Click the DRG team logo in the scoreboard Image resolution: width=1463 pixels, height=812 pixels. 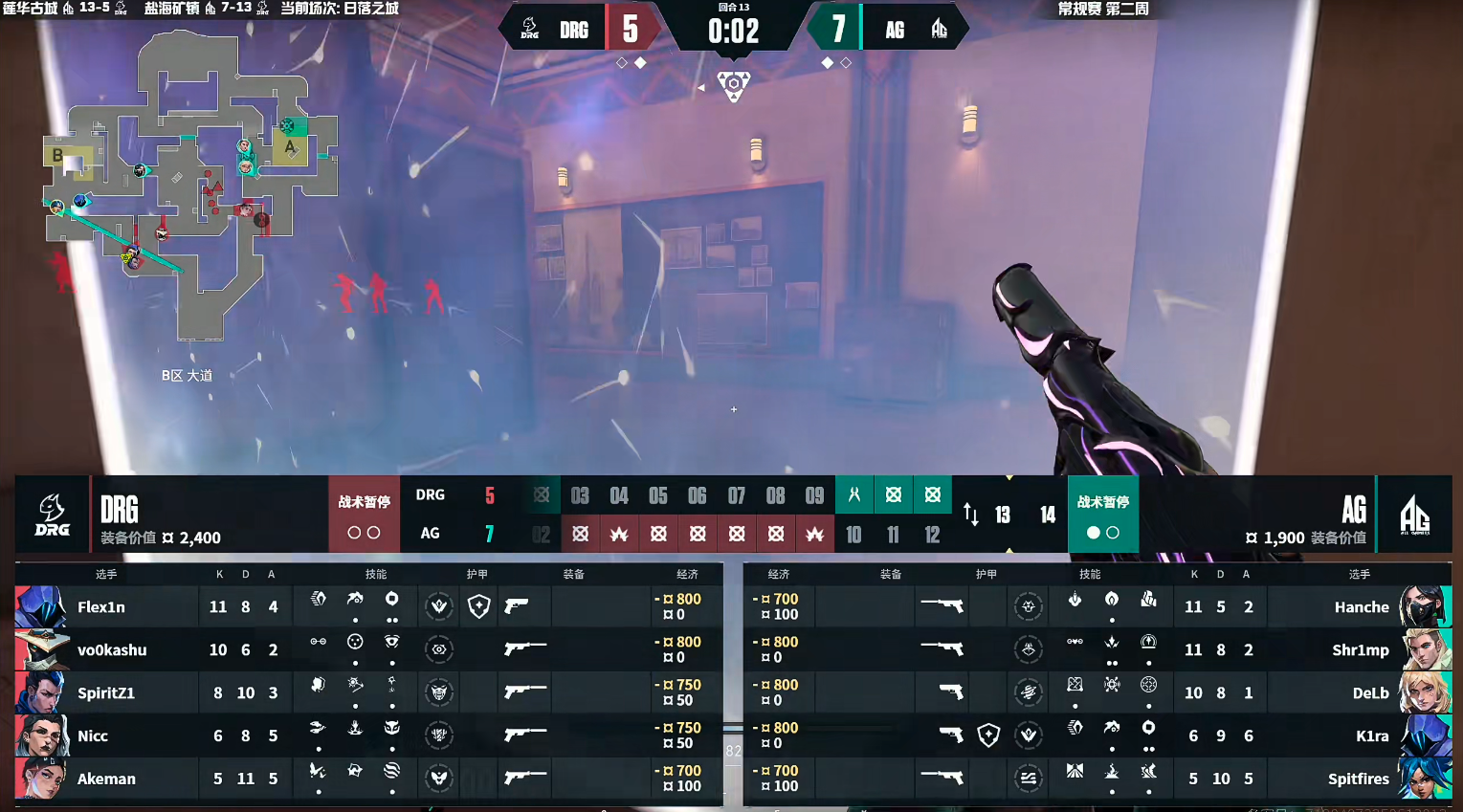(x=52, y=515)
